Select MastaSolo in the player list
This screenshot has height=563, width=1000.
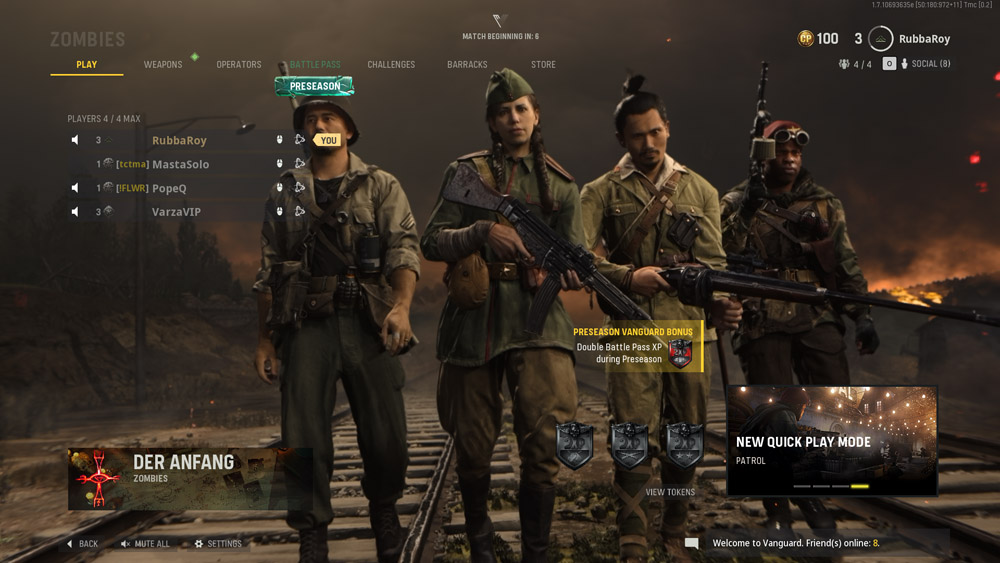(x=180, y=164)
